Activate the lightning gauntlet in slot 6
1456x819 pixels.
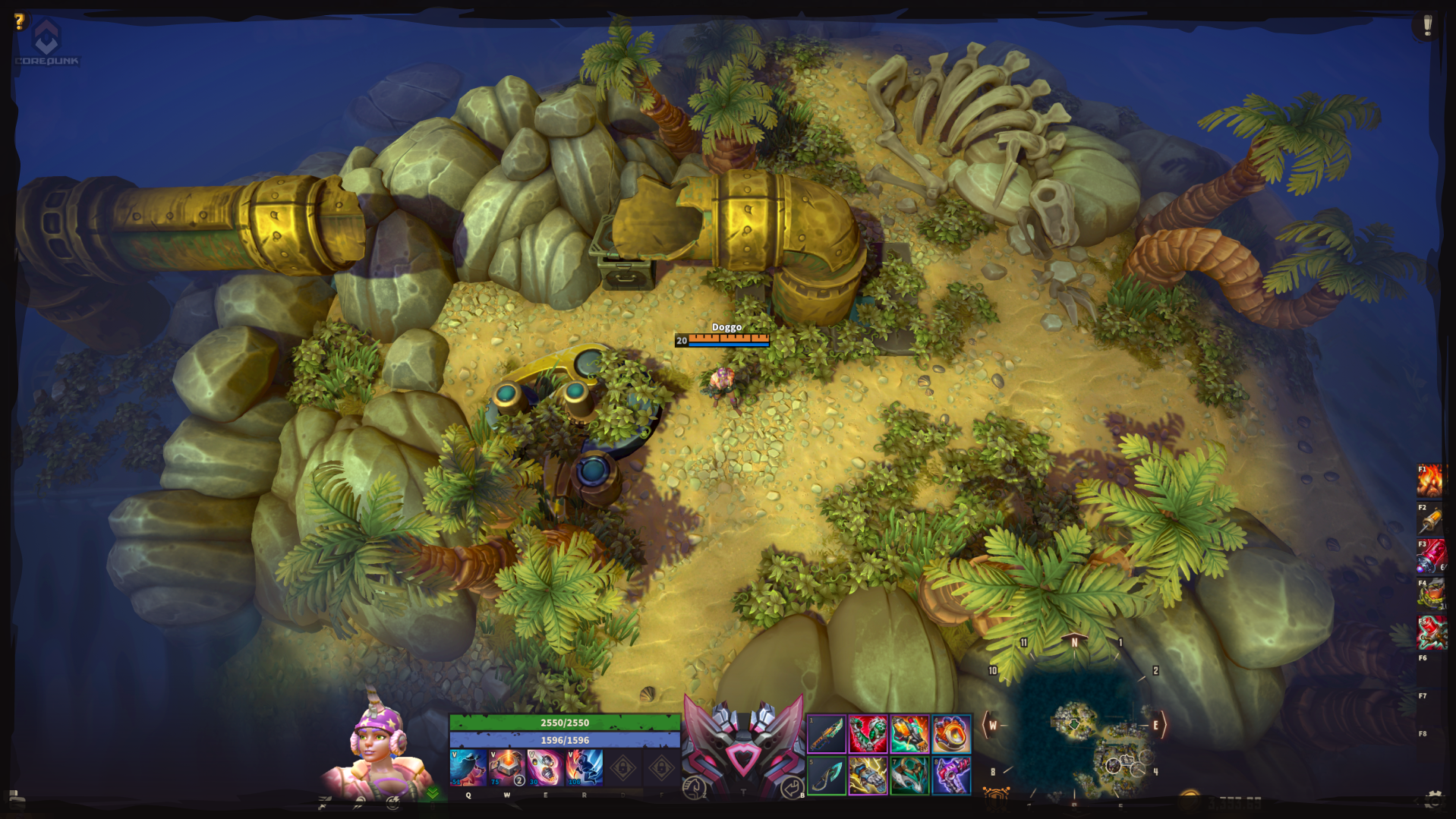tap(868, 776)
